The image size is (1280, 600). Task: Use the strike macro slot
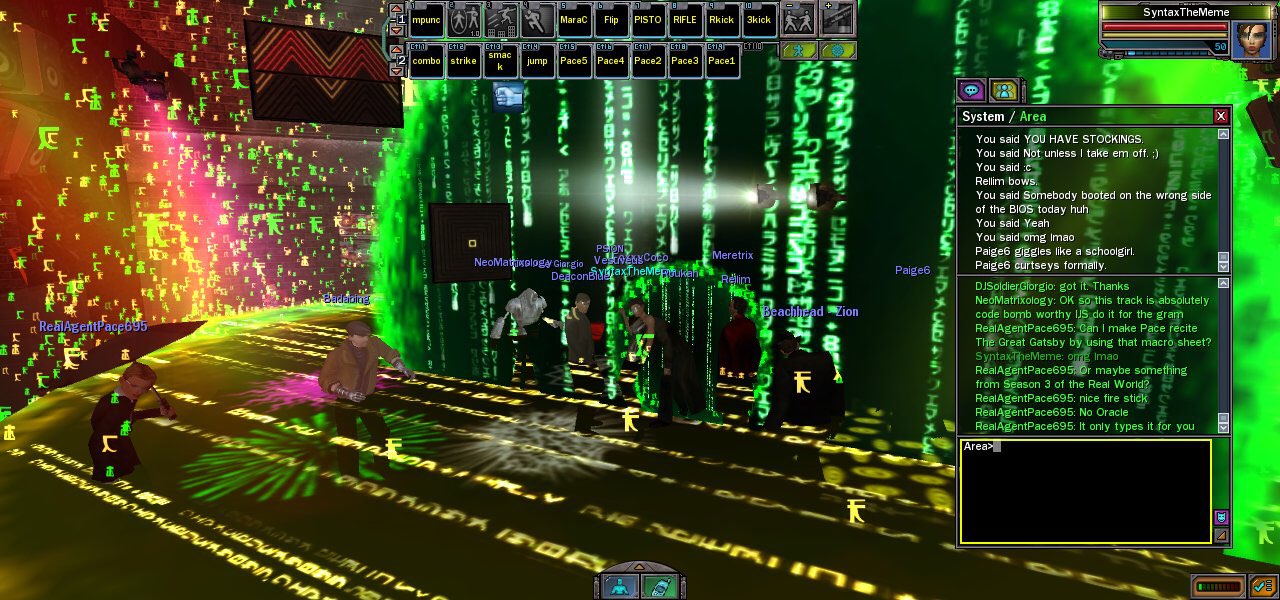pos(463,61)
